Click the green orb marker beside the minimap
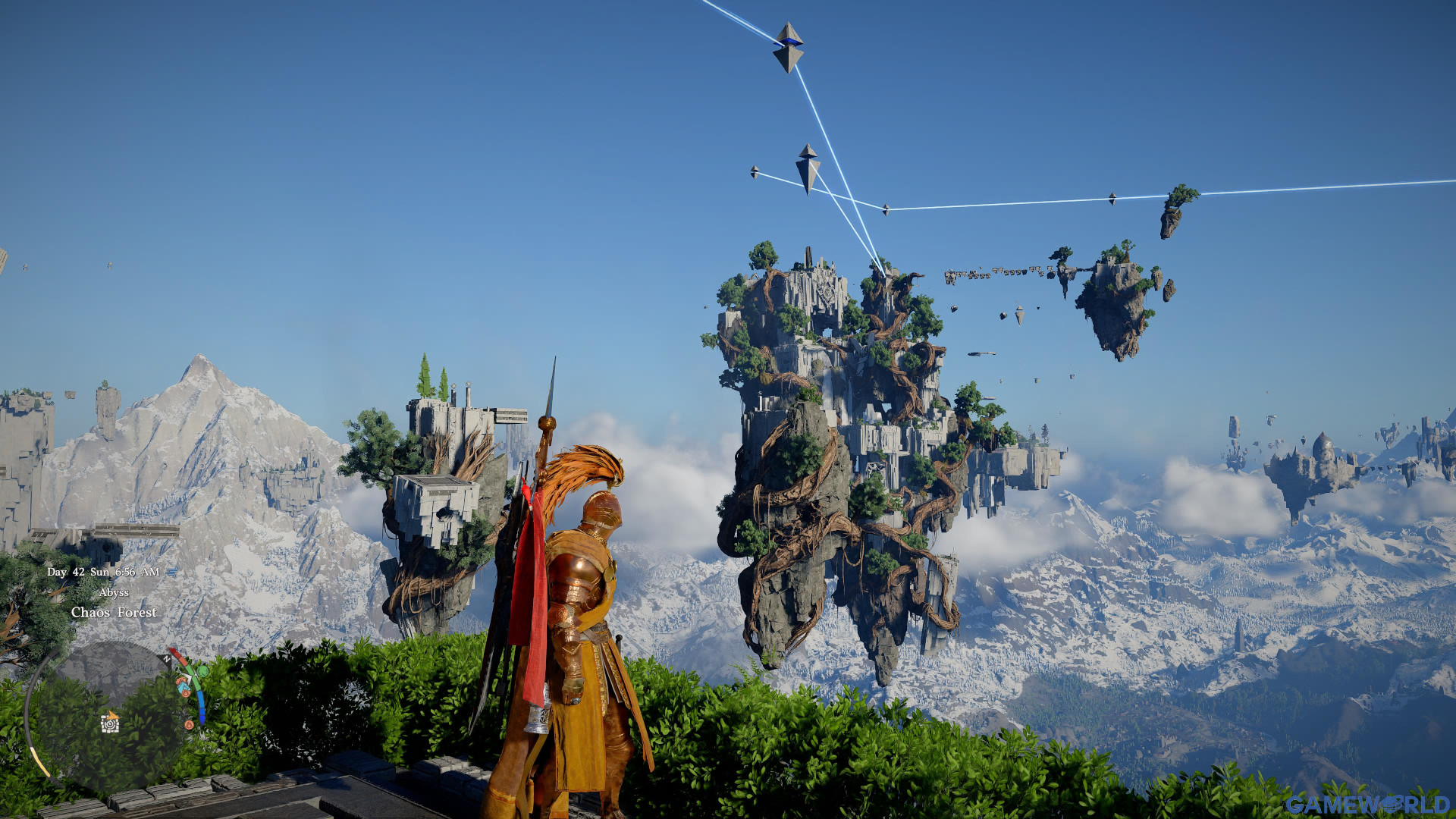The height and width of the screenshot is (819, 1456). tap(202, 672)
